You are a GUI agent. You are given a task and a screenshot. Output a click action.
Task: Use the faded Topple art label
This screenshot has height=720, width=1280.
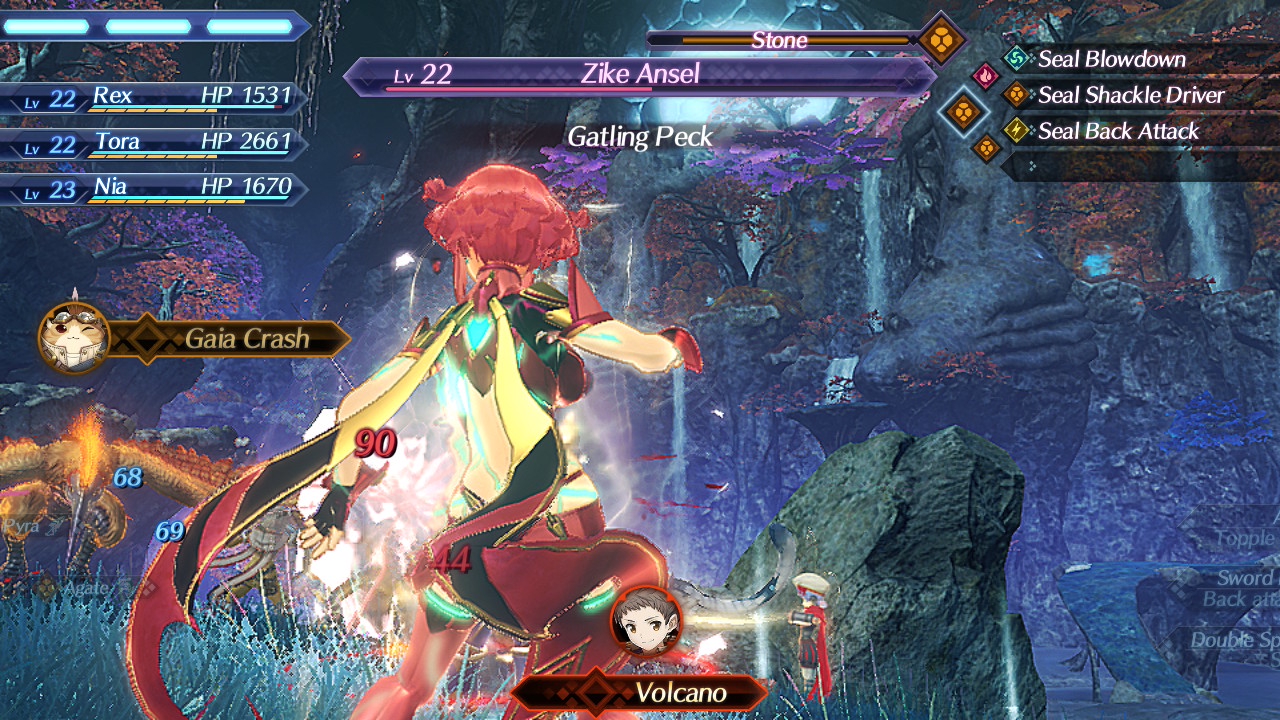tap(1243, 539)
